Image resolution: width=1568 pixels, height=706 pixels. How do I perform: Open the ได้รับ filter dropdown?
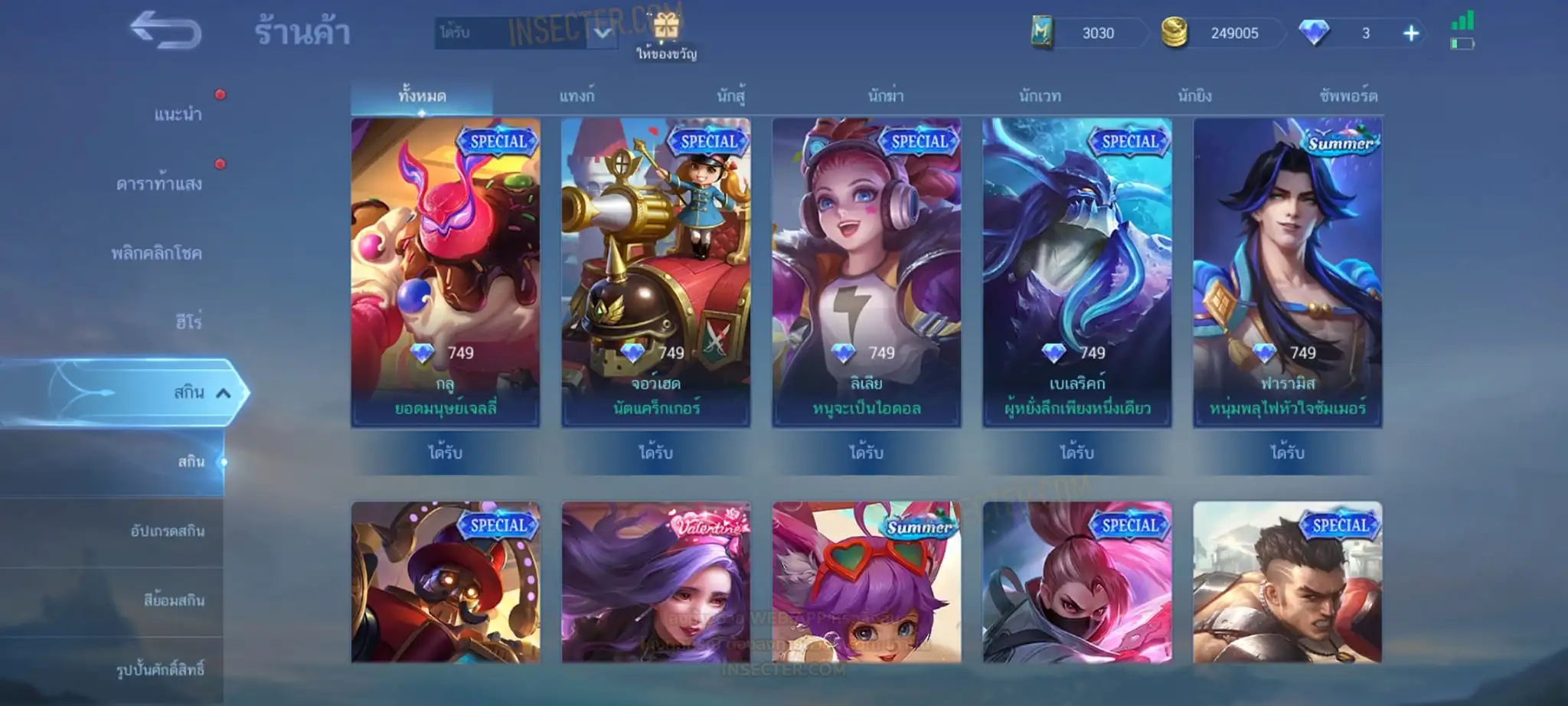603,33
